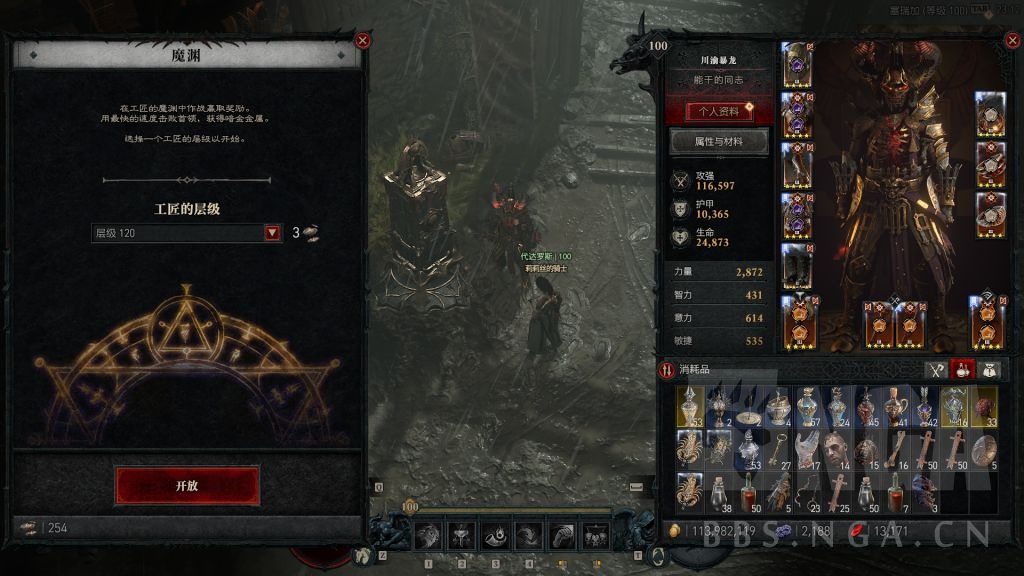
Task: Open the 工匠的层级 tier dropdown
Action: [271, 233]
